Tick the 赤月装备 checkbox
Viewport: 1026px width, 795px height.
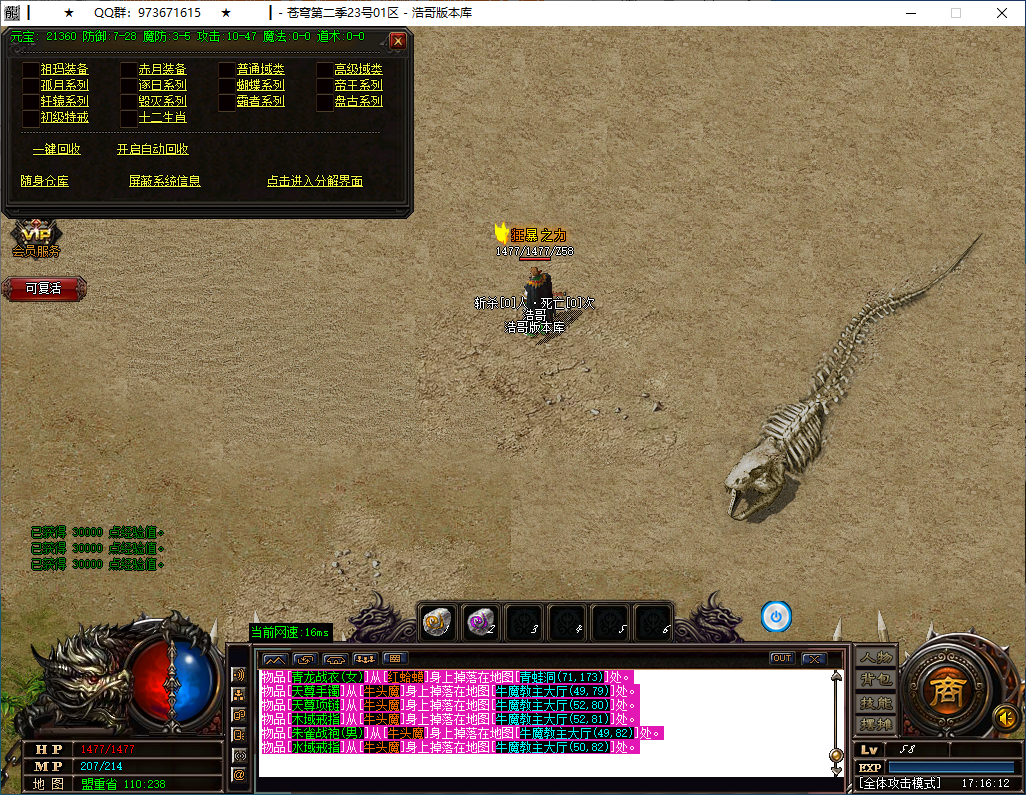point(129,70)
